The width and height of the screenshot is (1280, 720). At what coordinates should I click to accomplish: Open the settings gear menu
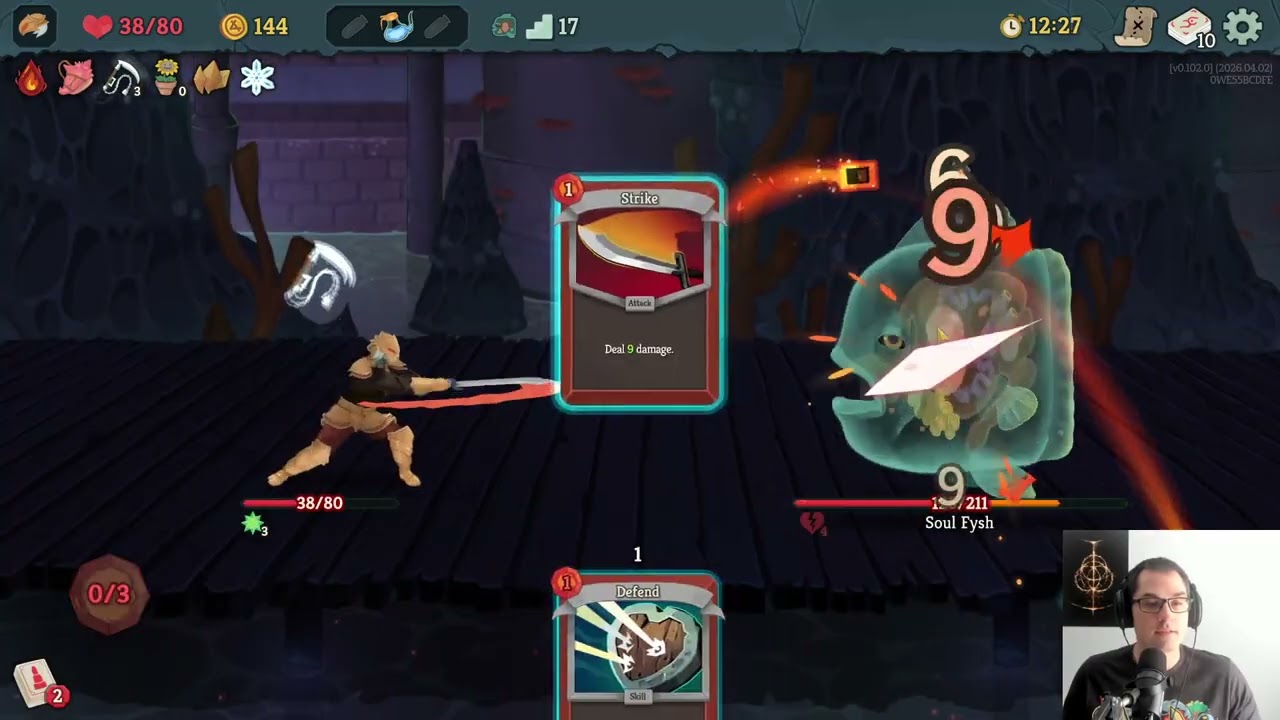click(x=1243, y=27)
